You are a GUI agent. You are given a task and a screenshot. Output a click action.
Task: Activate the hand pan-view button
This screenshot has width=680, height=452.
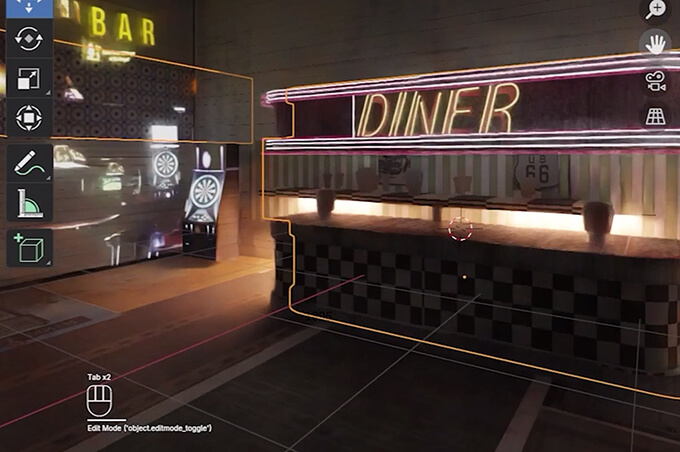pyautogui.click(x=656, y=45)
